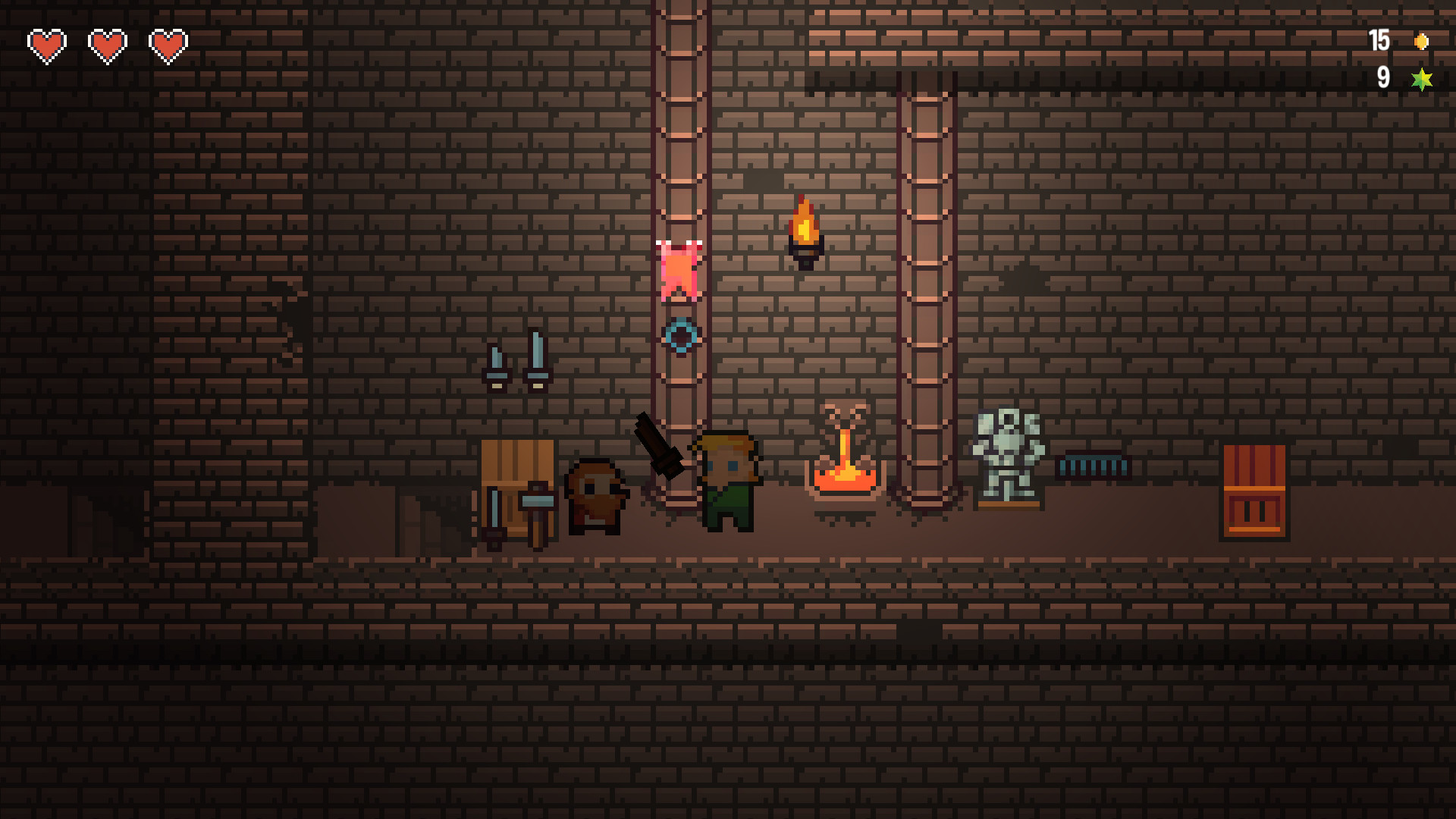Click the green star icon below the coin
The height and width of the screenshot is (819, 1456).
tap(1421, 78)
